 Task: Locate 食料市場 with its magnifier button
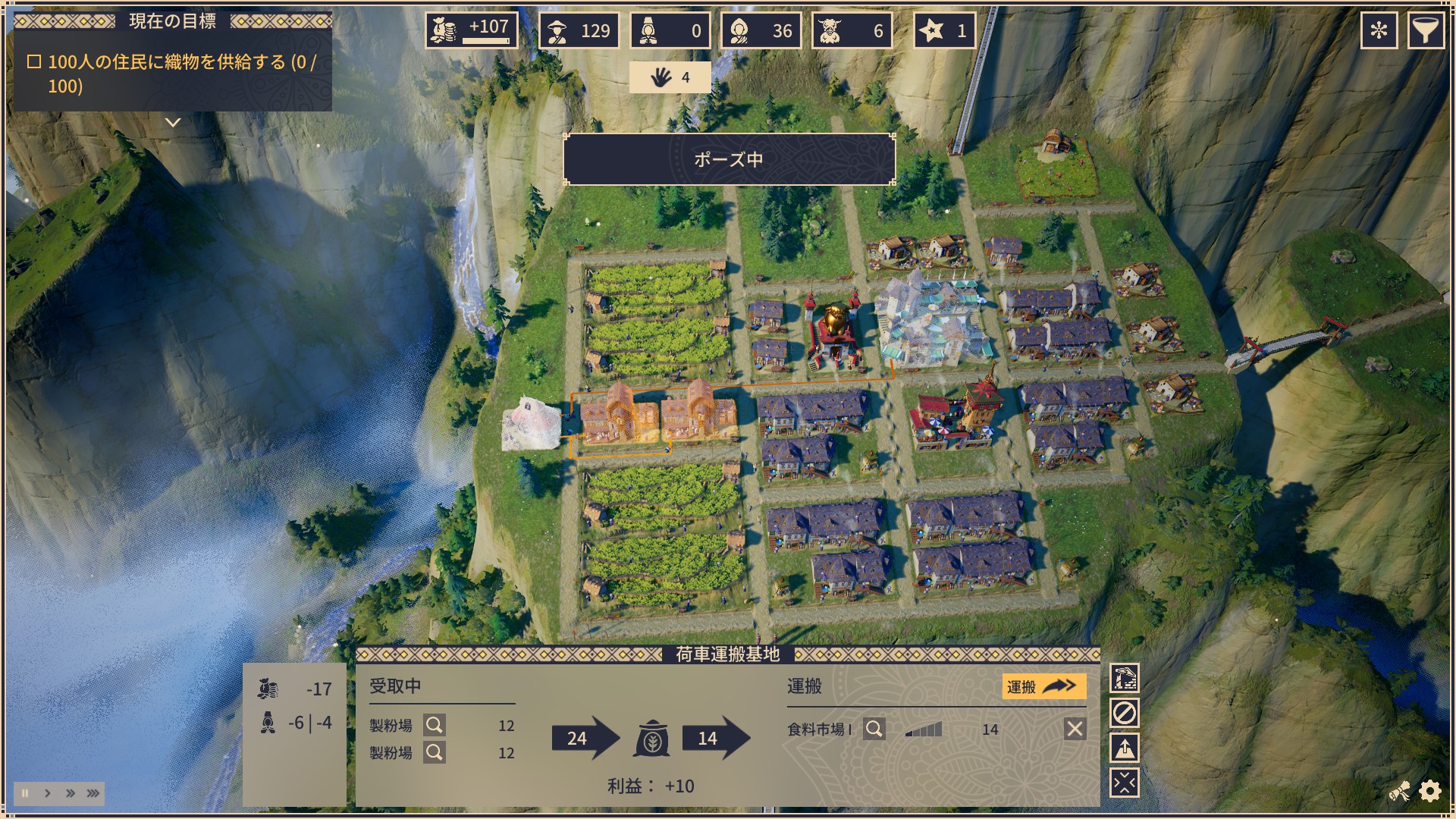tap(874, 730)
